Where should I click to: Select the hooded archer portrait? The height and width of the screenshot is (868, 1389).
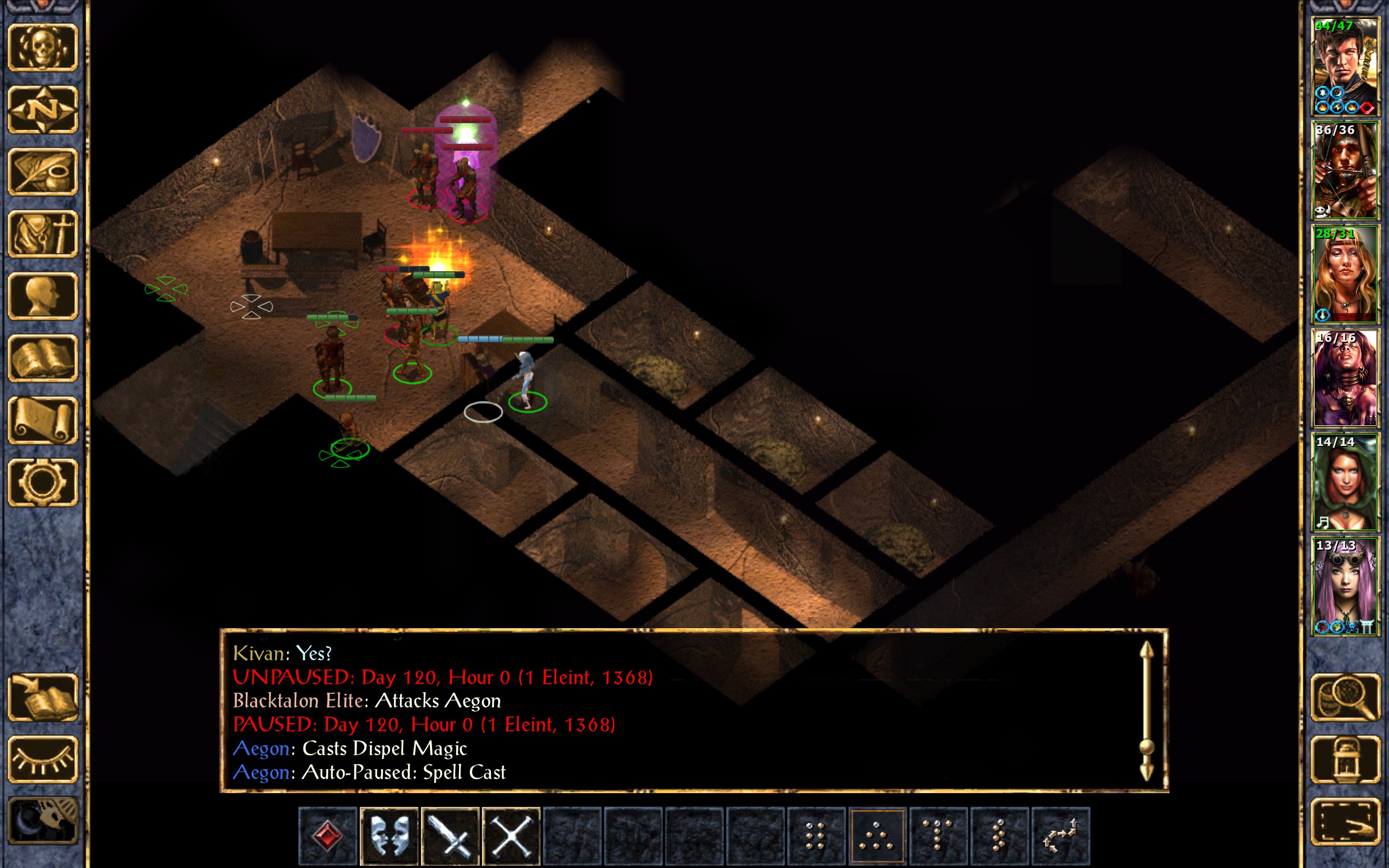coord(1345,170)
